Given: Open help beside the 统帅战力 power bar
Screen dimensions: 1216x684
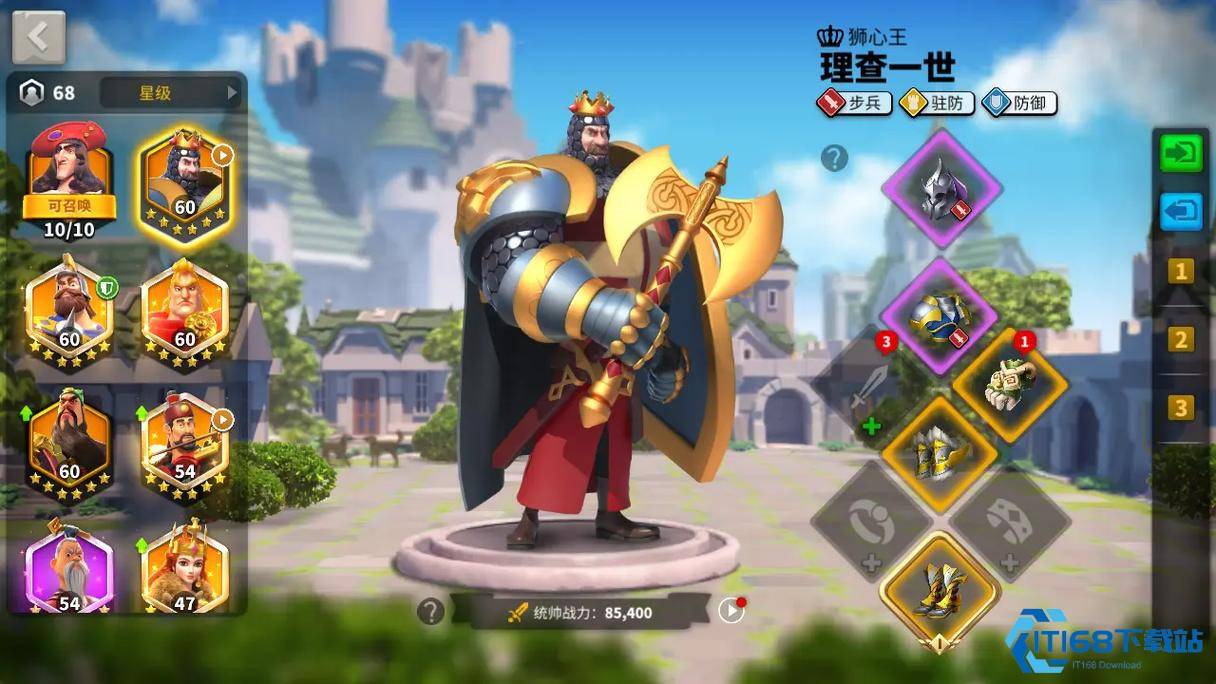Looking at the screenshot, I should (431, 611).
